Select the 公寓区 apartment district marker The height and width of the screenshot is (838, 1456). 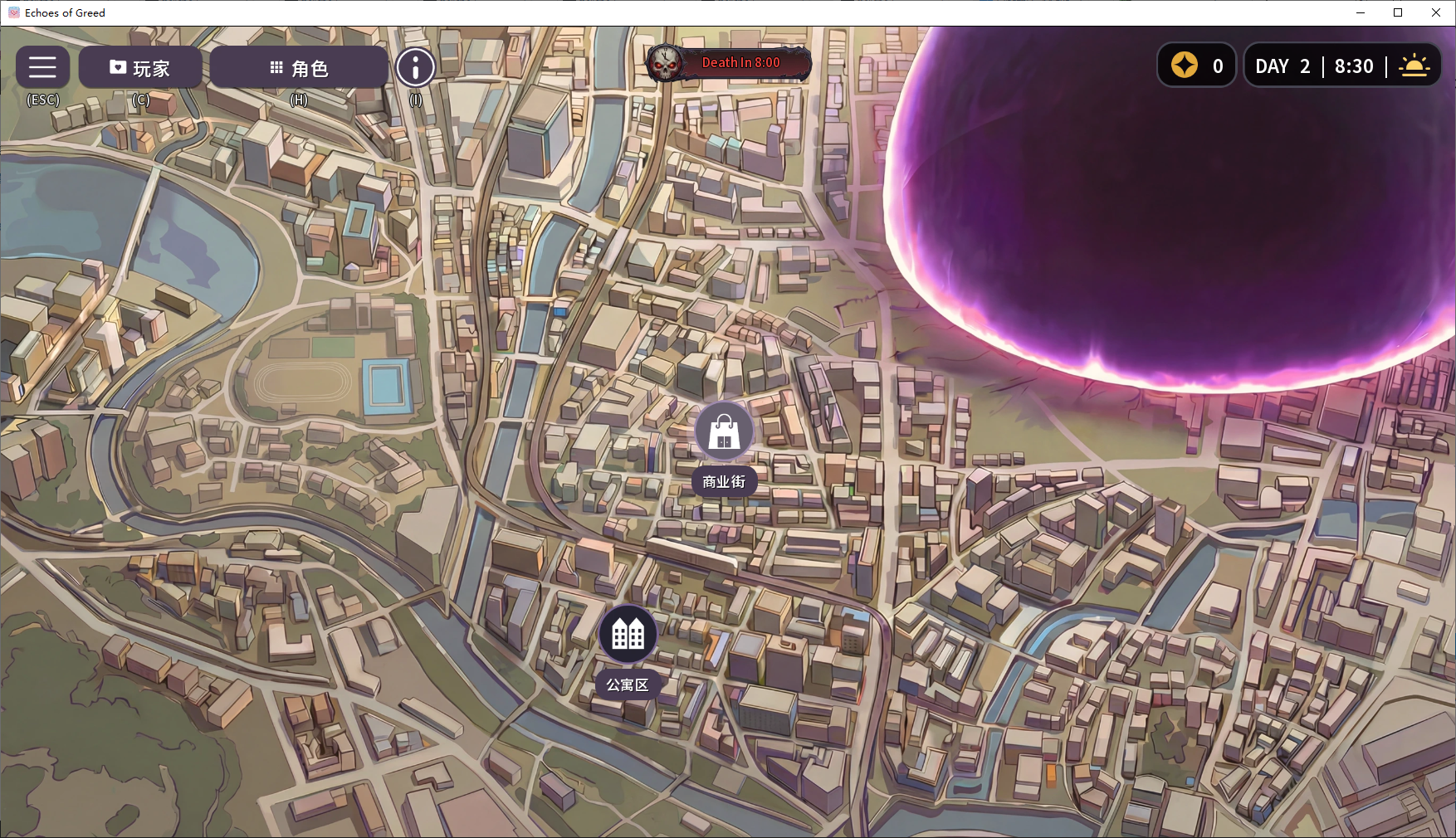click(628, 635)
